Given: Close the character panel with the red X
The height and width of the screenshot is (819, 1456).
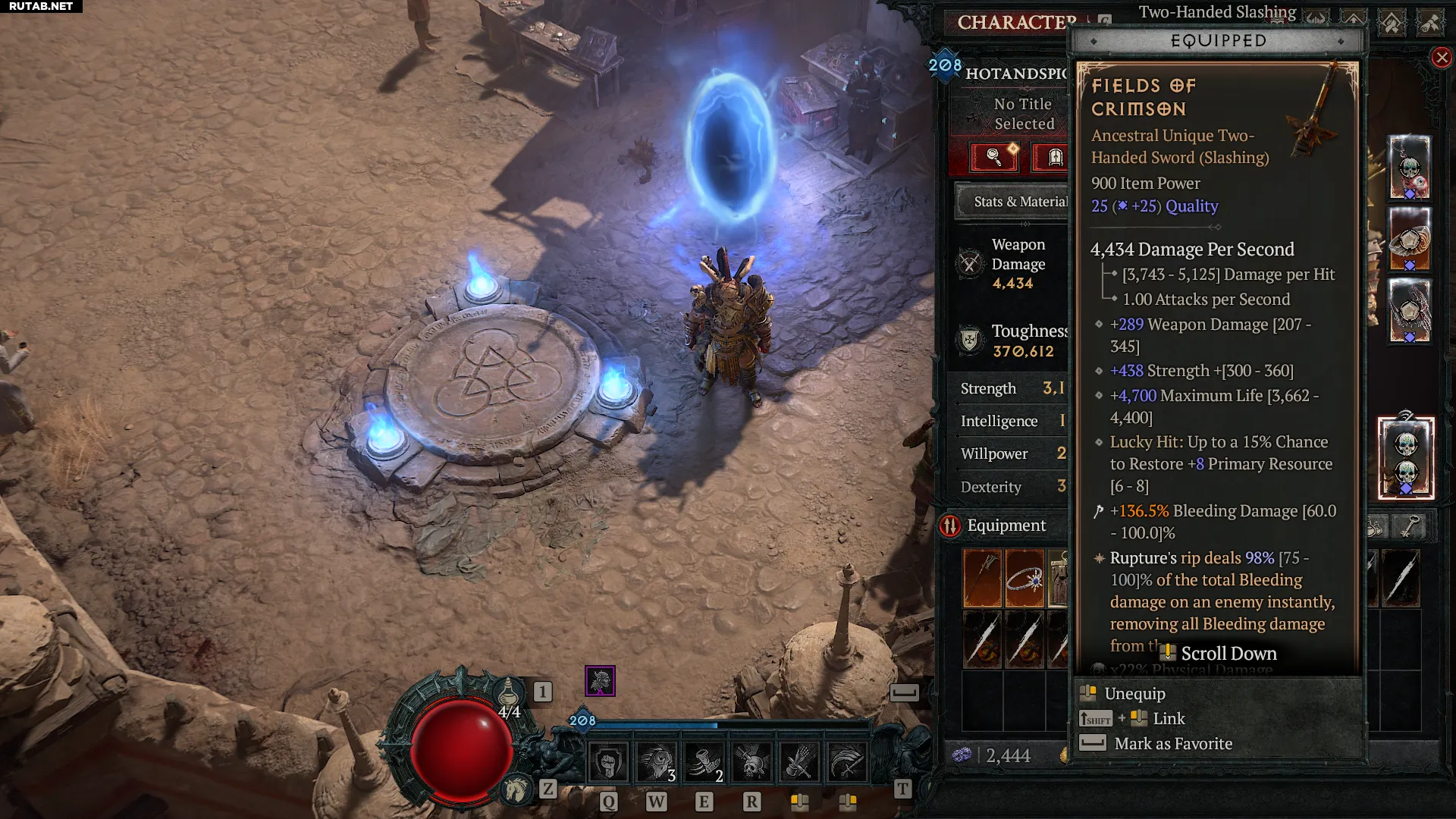Looking at the screenshot, I should [x=1441, y=58].
